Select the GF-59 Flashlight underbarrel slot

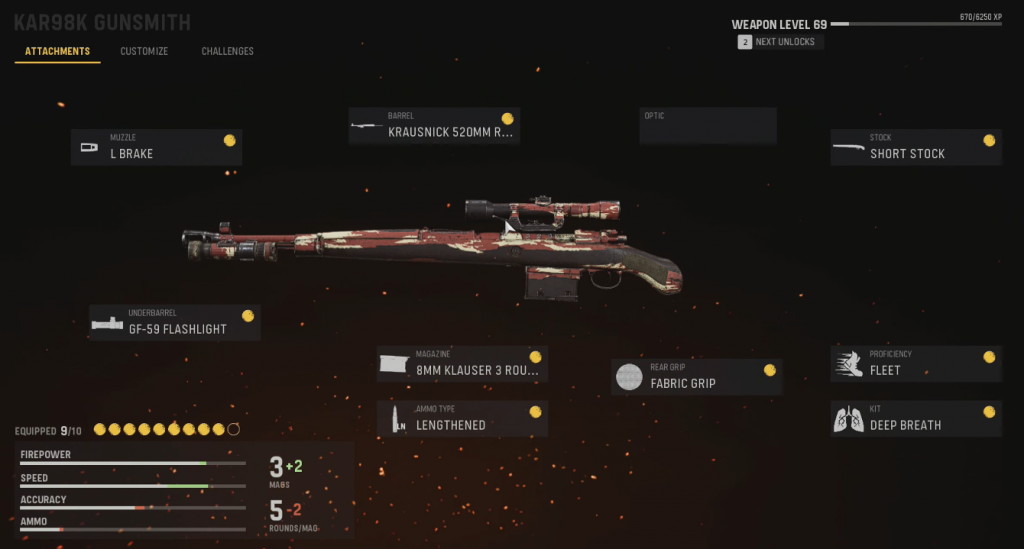pos(175,322)
